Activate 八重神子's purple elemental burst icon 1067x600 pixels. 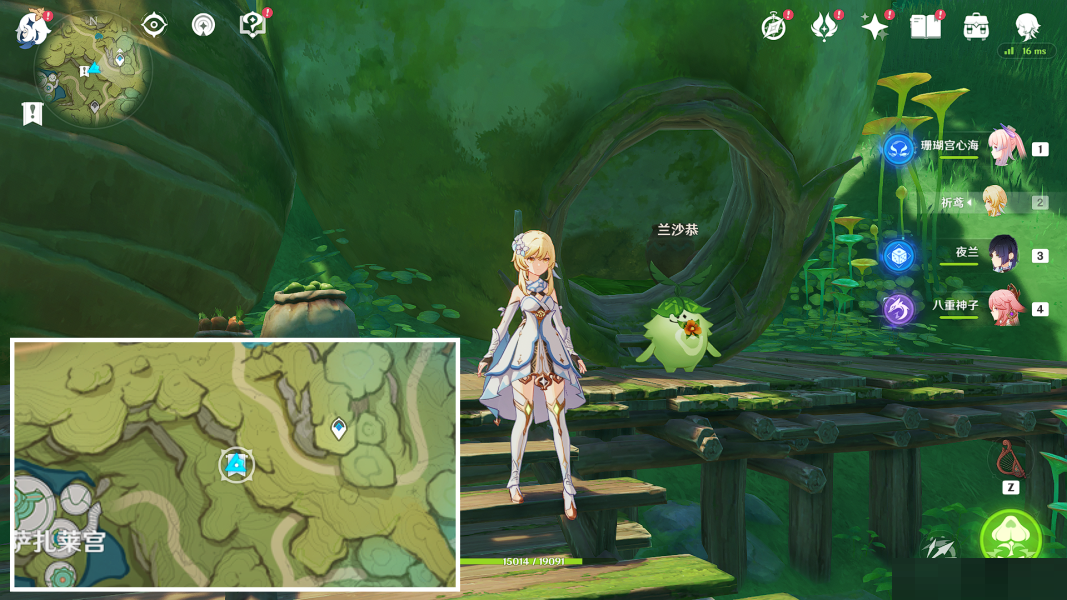[898, 309]
